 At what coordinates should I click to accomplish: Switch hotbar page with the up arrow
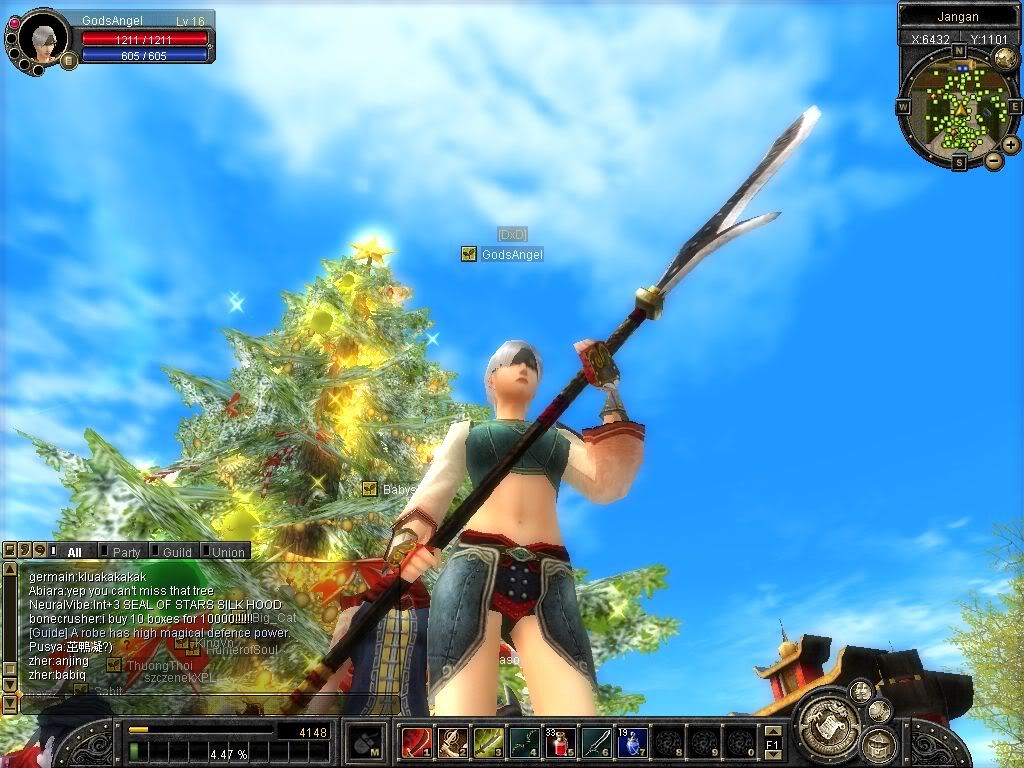point(772,732)
